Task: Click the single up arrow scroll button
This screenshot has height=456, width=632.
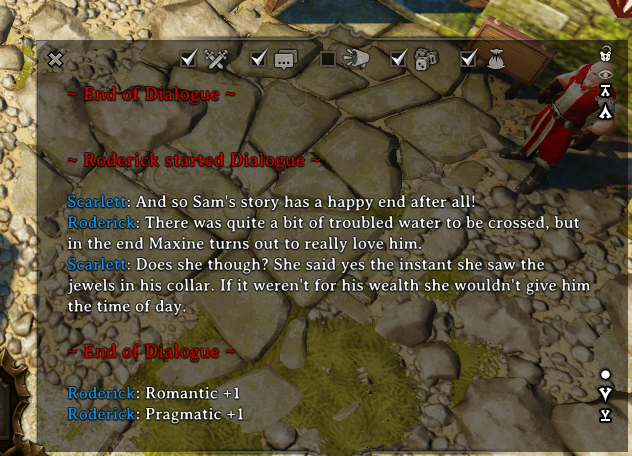Action: pos(605,111)
